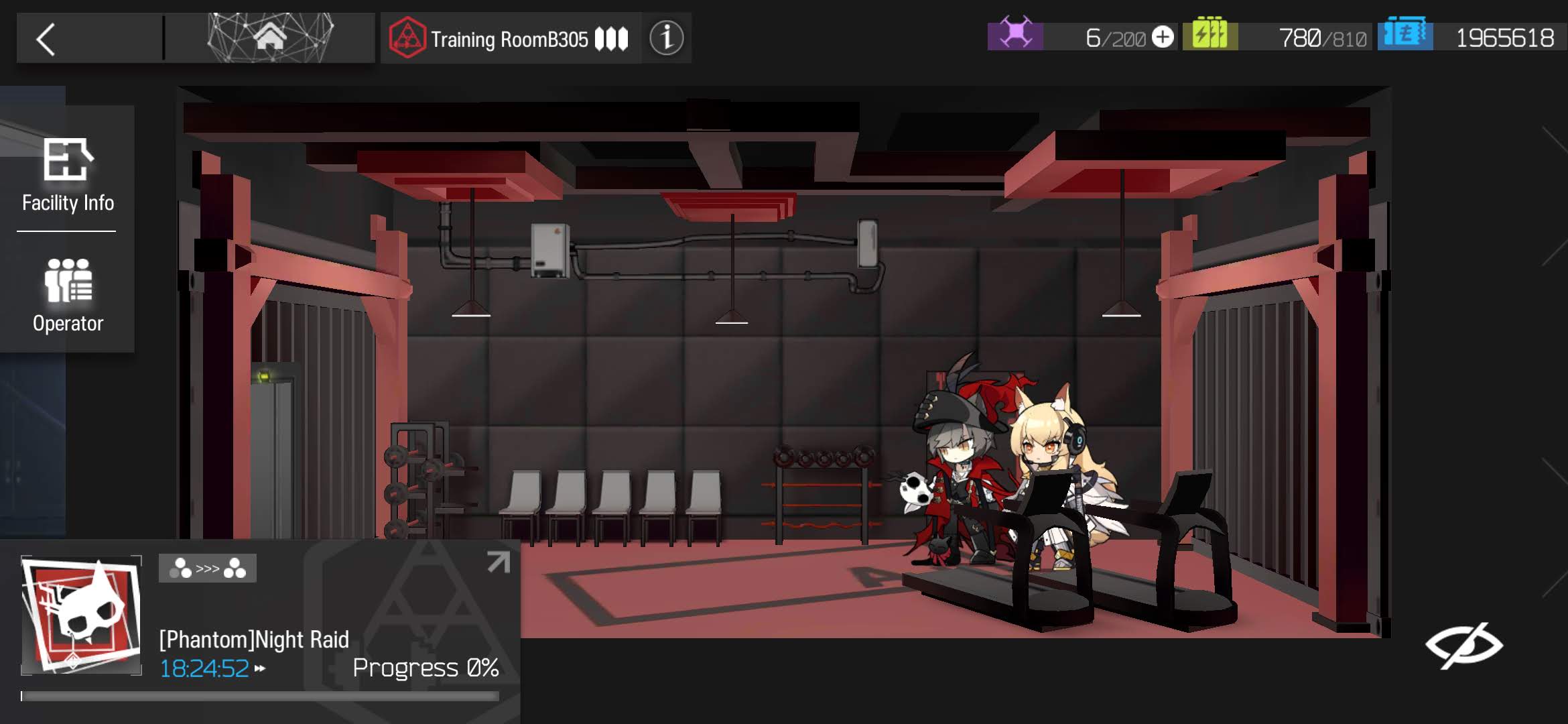Expand the skill training panel arrow
Screen dimensions: 1568x724
(x=498, y=562)
